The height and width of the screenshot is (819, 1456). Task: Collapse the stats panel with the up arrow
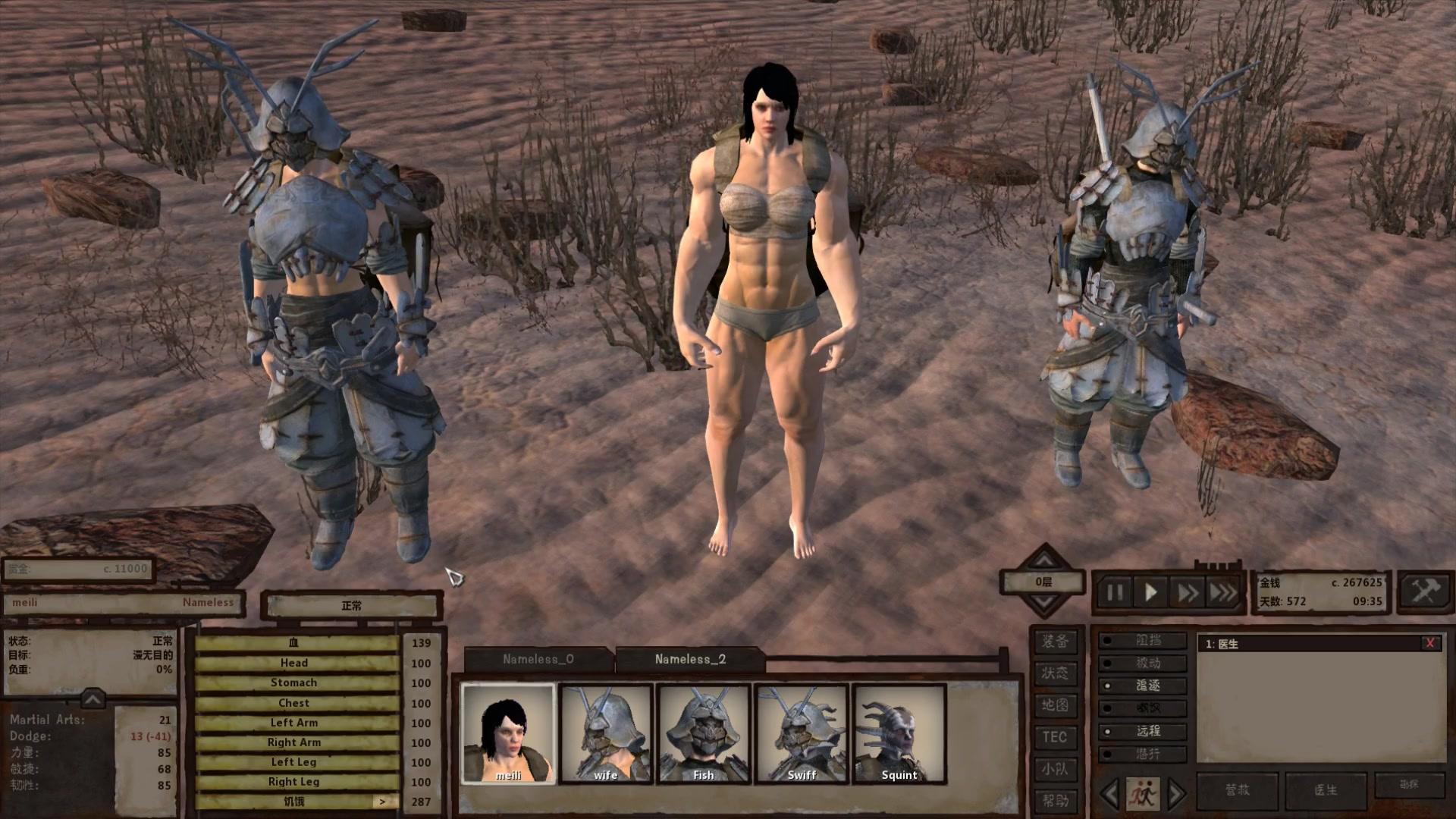pyautogui.click(x=93, y=698)
